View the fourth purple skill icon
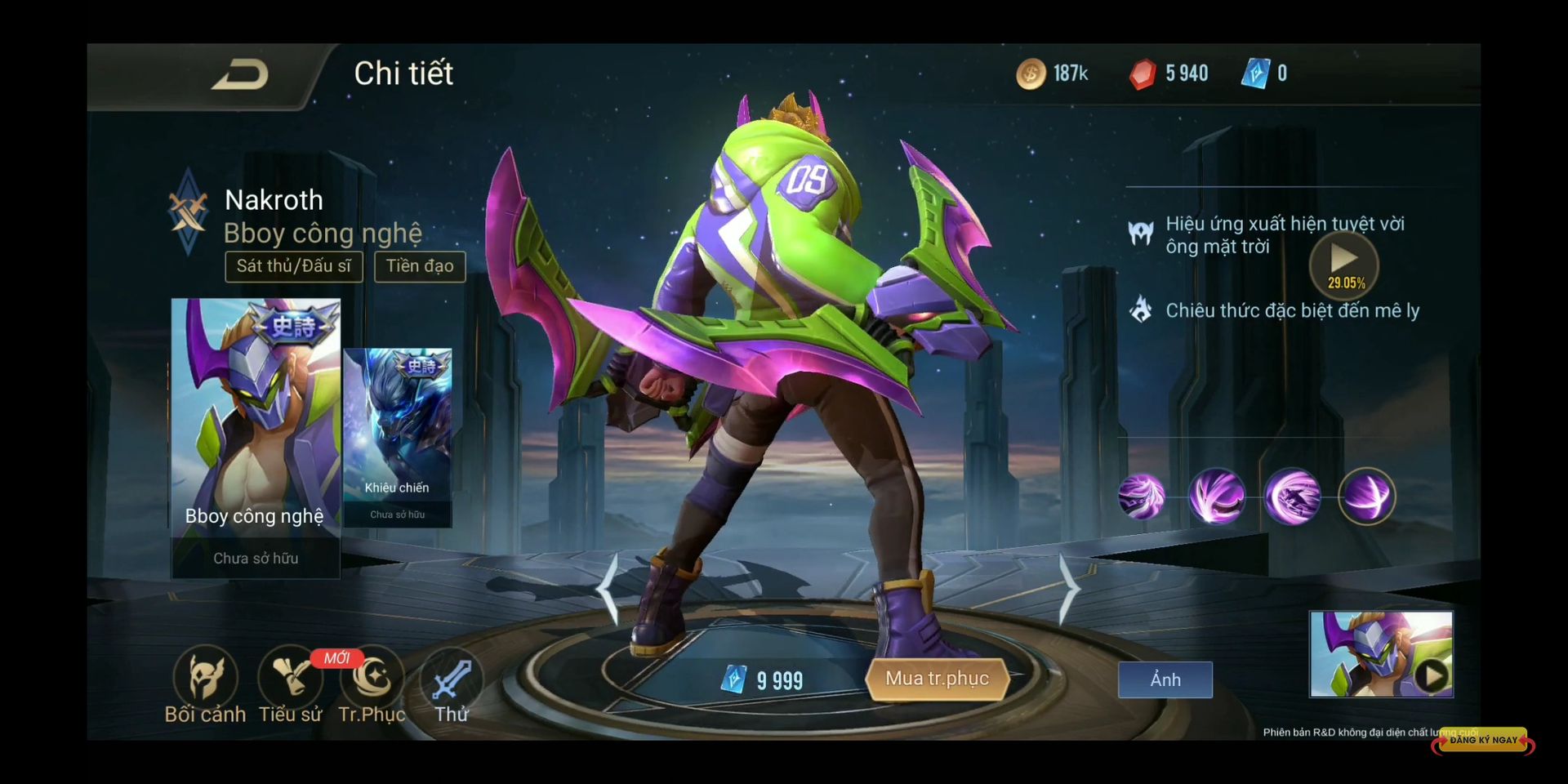 1367,497
